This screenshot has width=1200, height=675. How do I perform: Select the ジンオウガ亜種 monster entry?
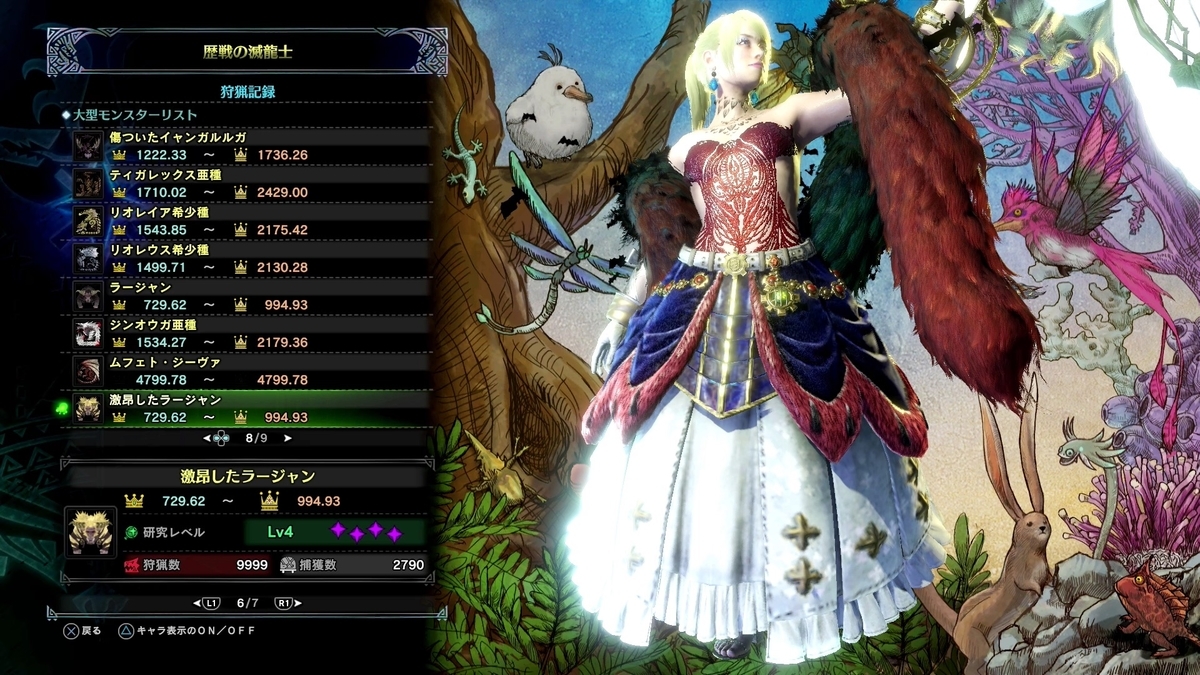[x=250, y=333]
